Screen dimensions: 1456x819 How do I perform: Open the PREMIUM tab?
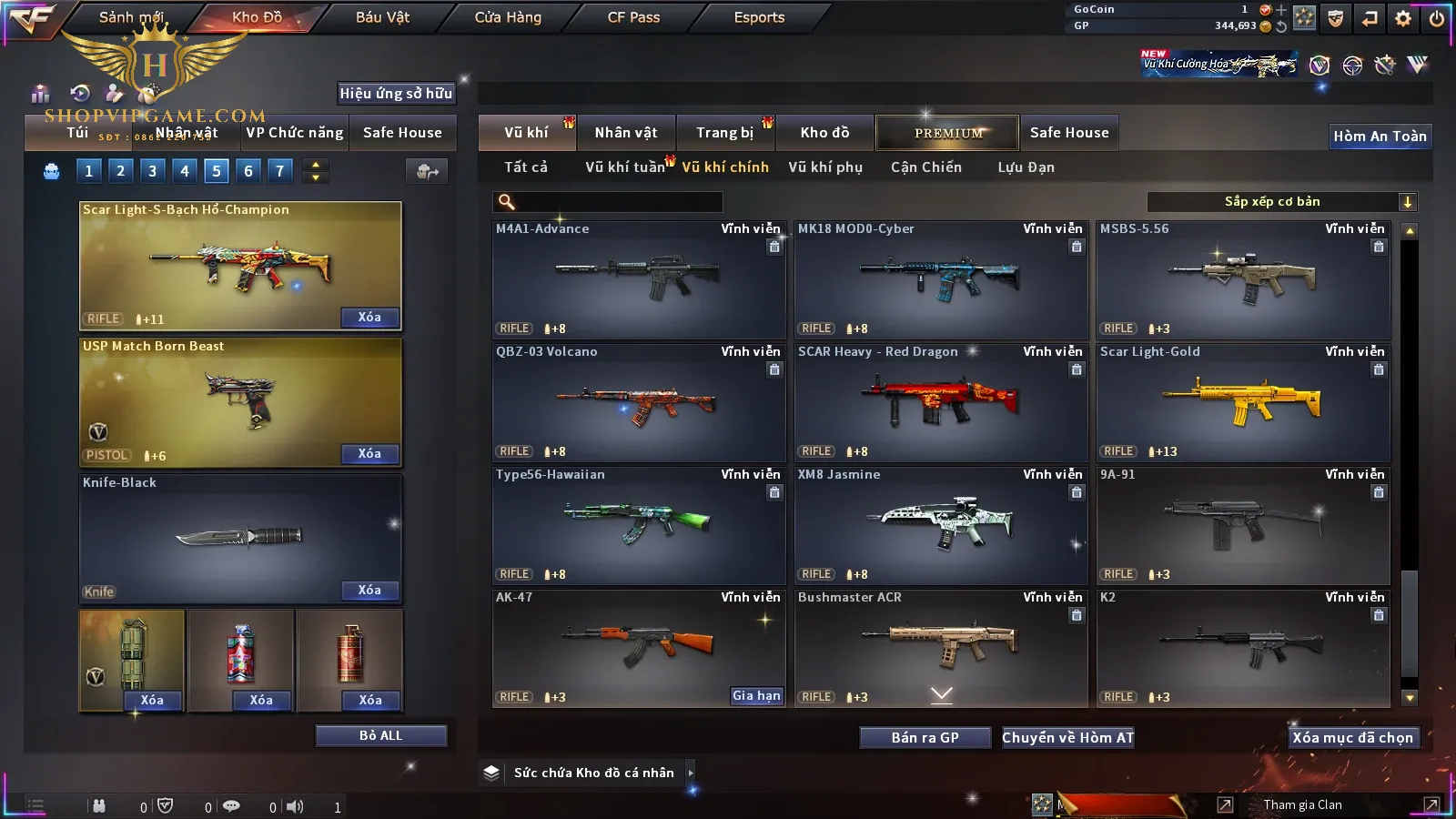point(948,133)
